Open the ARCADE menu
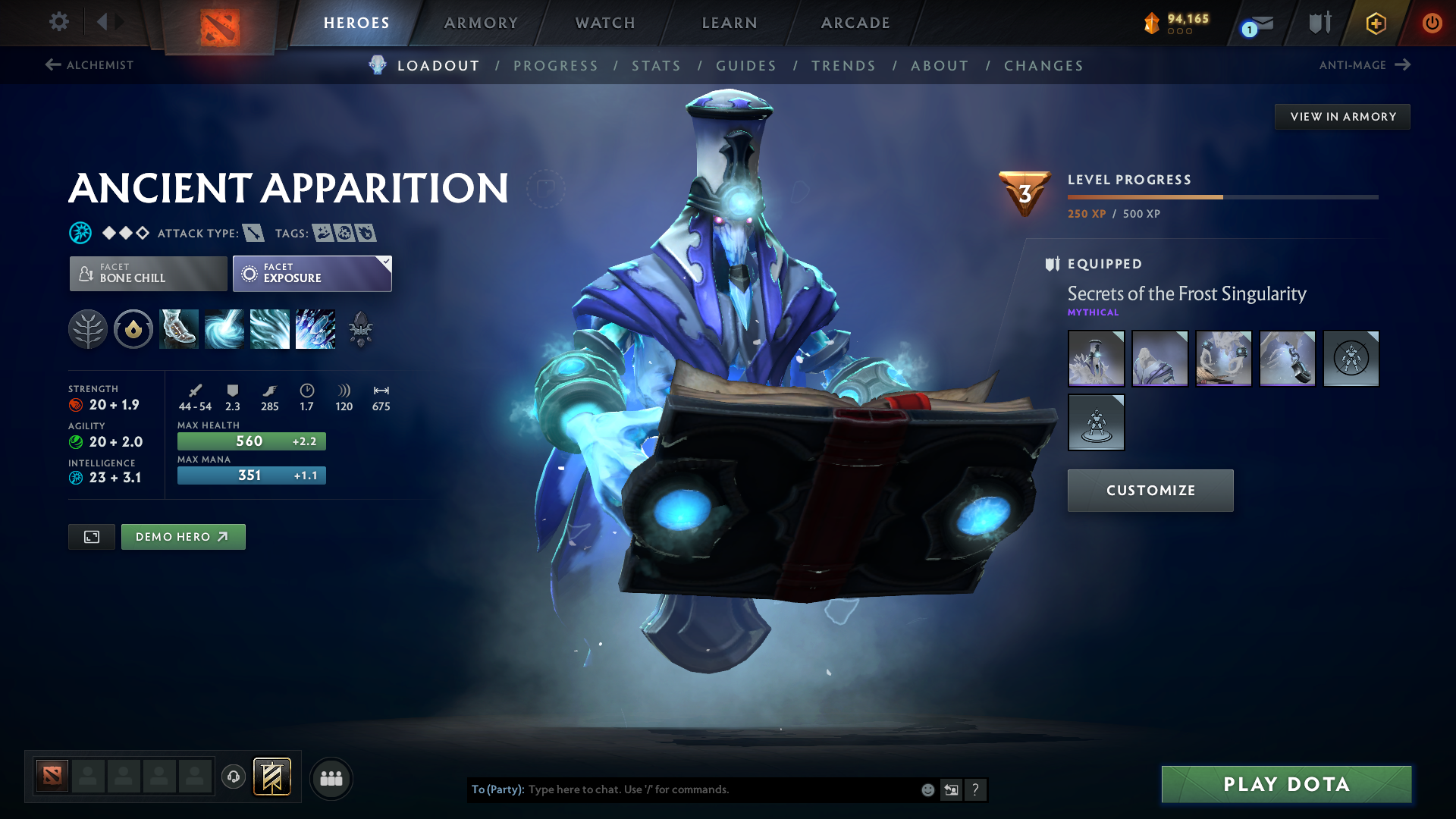Screen dimensions: 1456x819 click(855, 23)
